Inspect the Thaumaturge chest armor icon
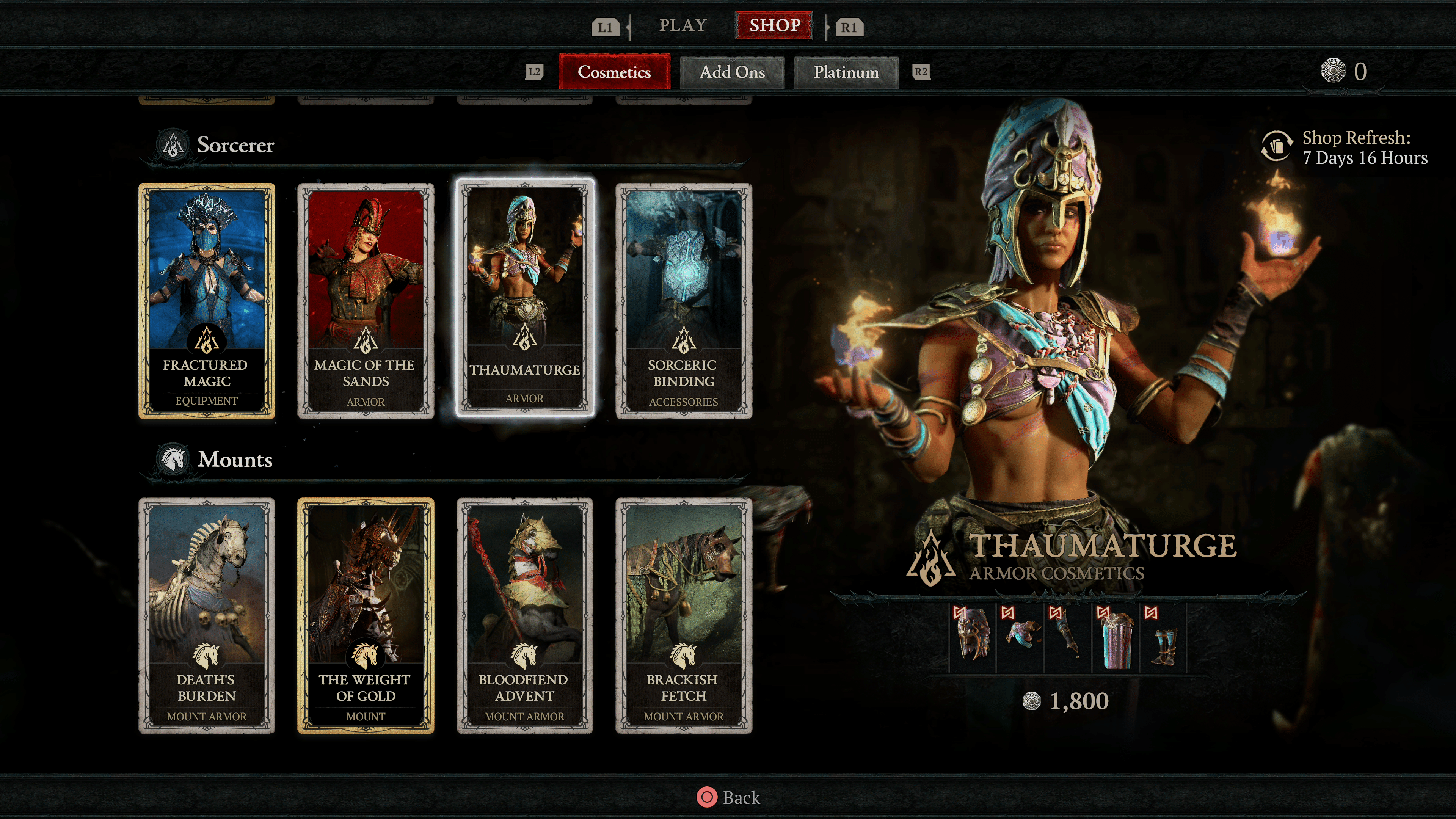The width and height of the screenshot is (1456, 819). tap(1020, 637)
